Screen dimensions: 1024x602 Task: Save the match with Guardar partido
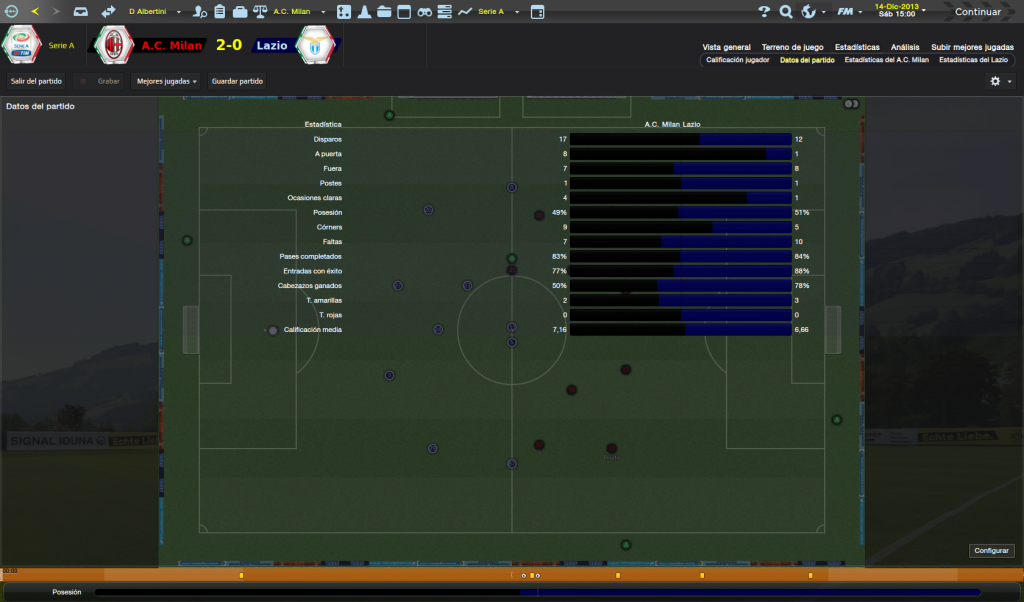(x=236, y=81)
